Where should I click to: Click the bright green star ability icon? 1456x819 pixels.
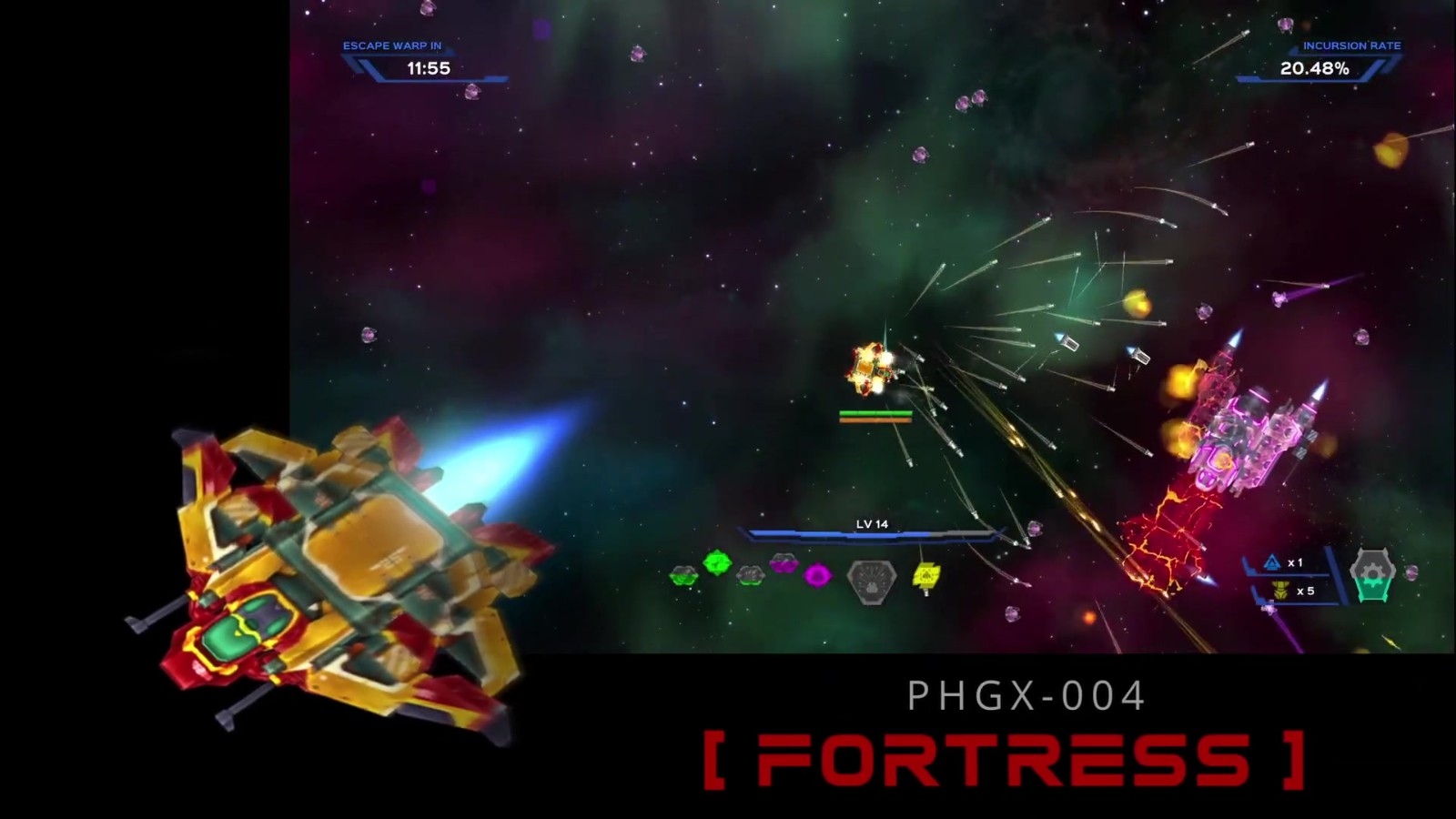click(716, 562)
